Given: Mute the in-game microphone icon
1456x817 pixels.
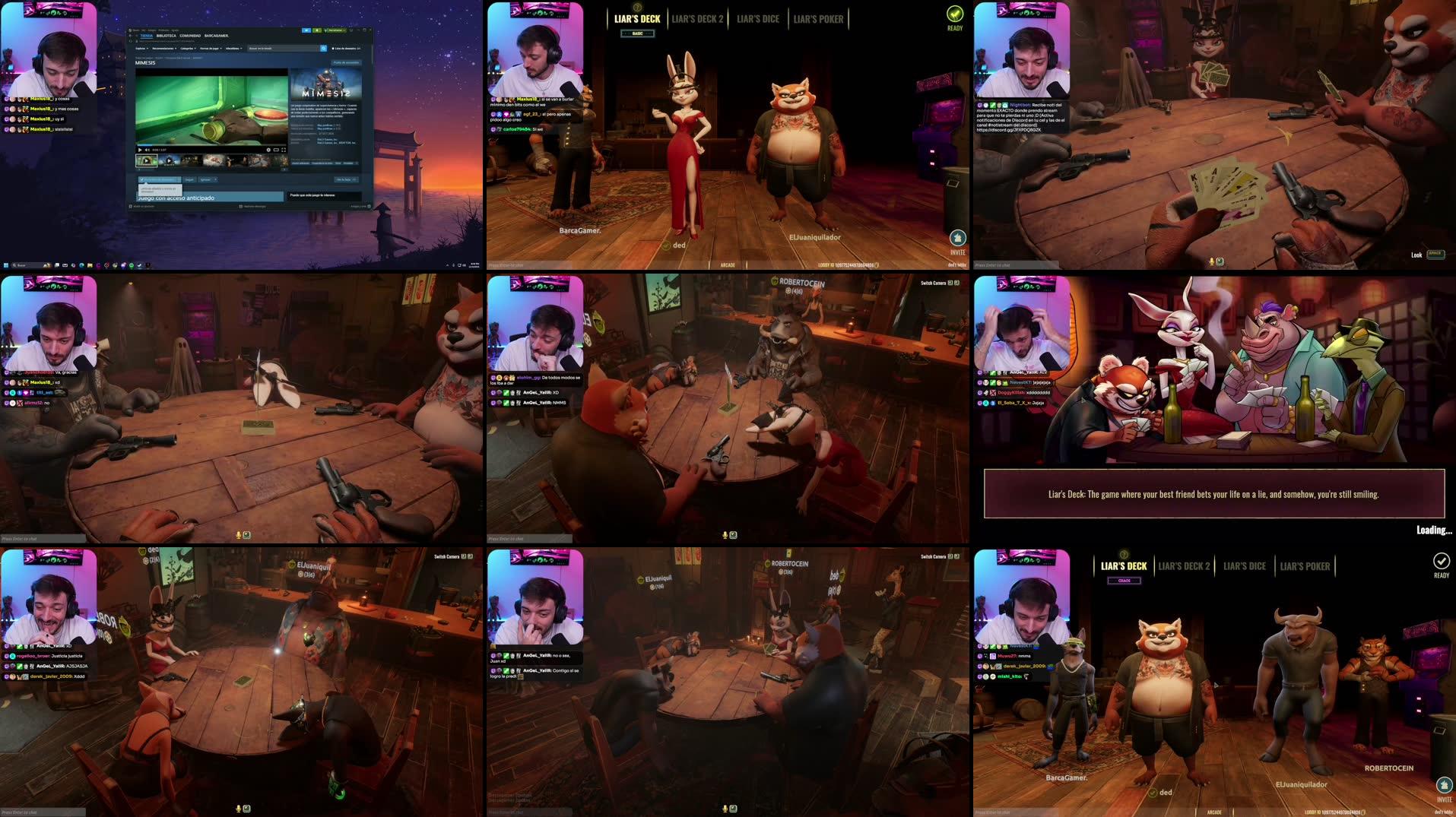Looking at the screenshot, I should point(725,535).
